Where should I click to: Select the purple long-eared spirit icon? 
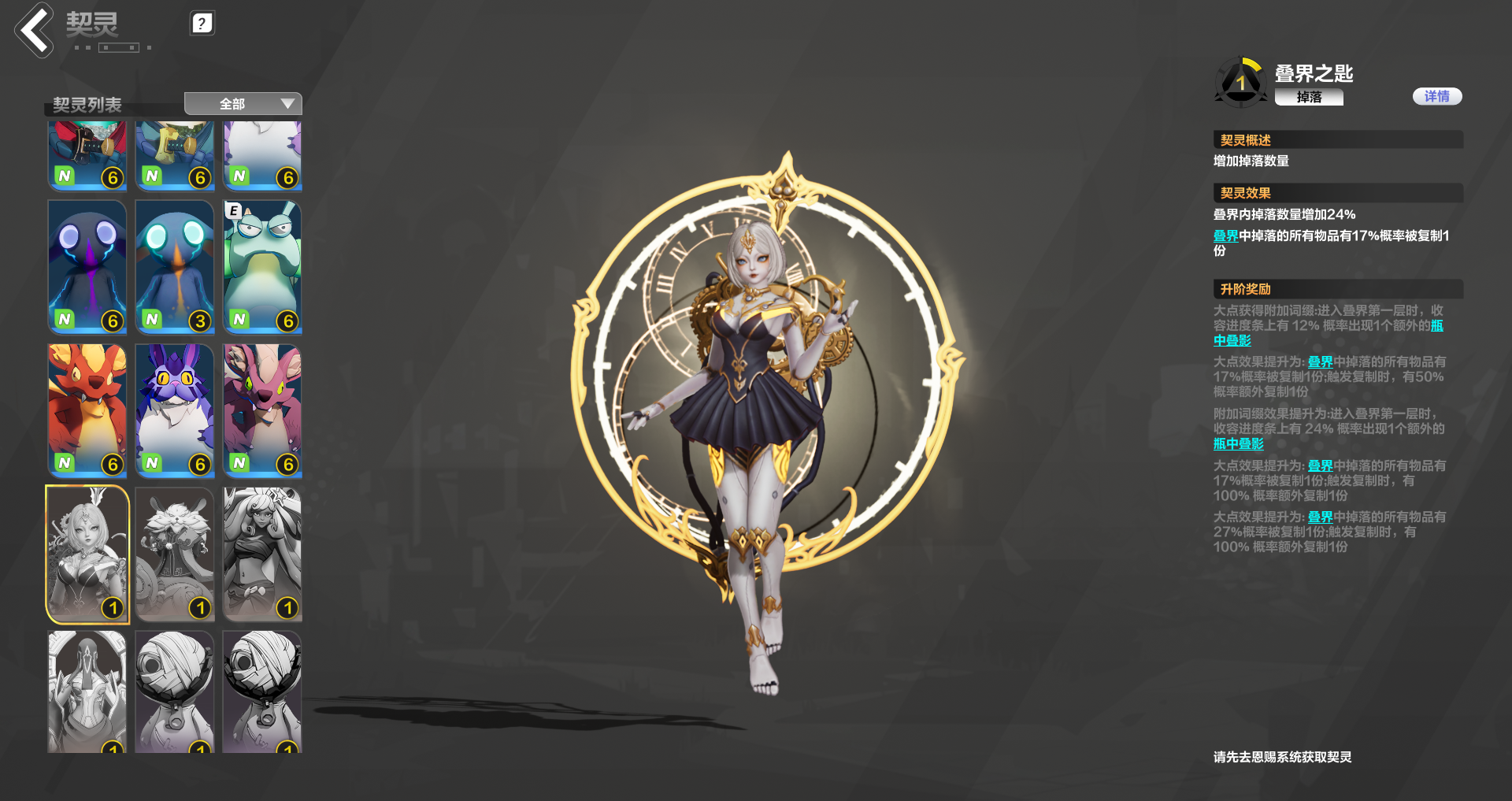pos(174,410)
